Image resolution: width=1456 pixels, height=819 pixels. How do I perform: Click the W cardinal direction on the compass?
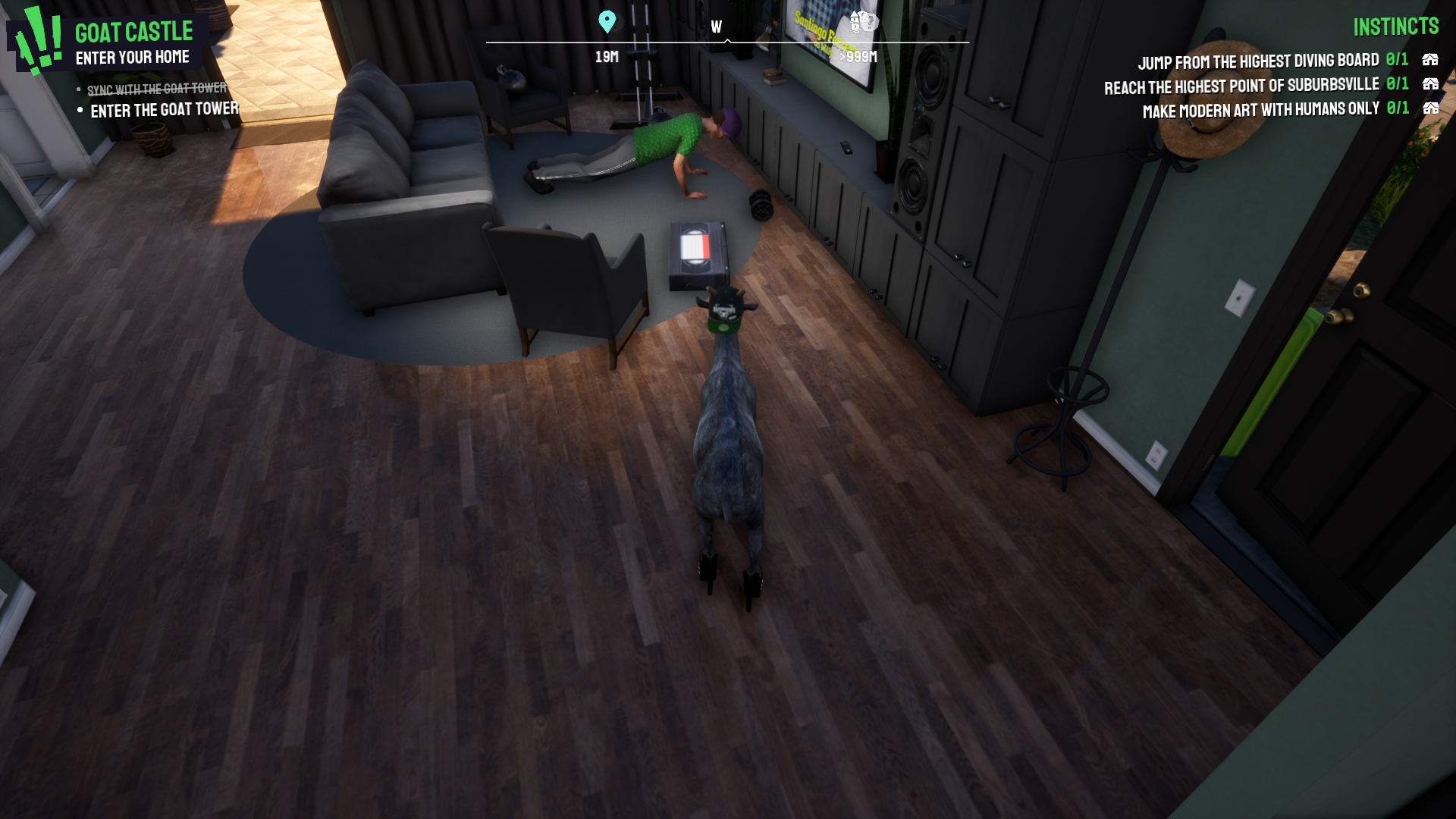pos(716,25)
